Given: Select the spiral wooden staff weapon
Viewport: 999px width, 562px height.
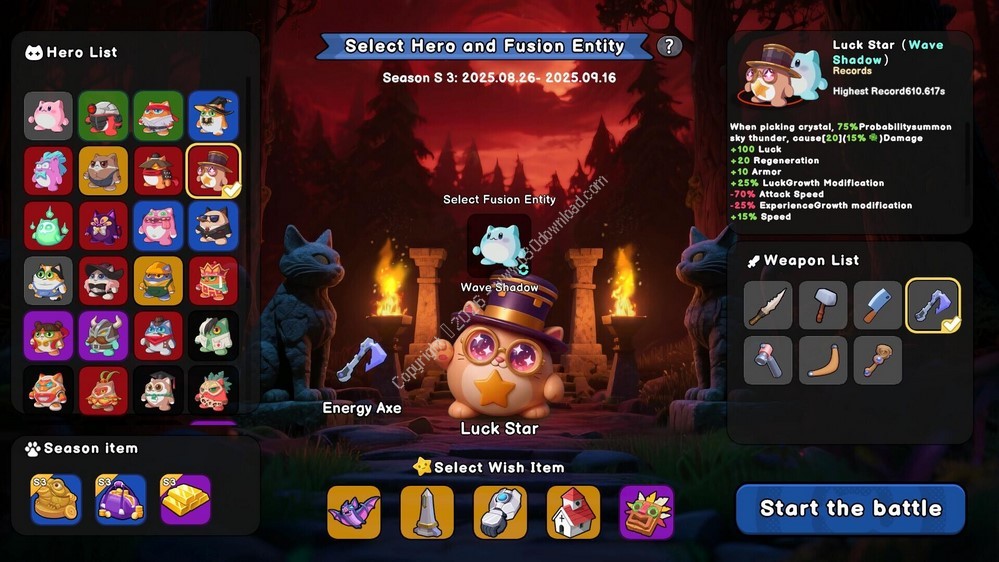Looking at the screenshot, I should click(878, 360).
